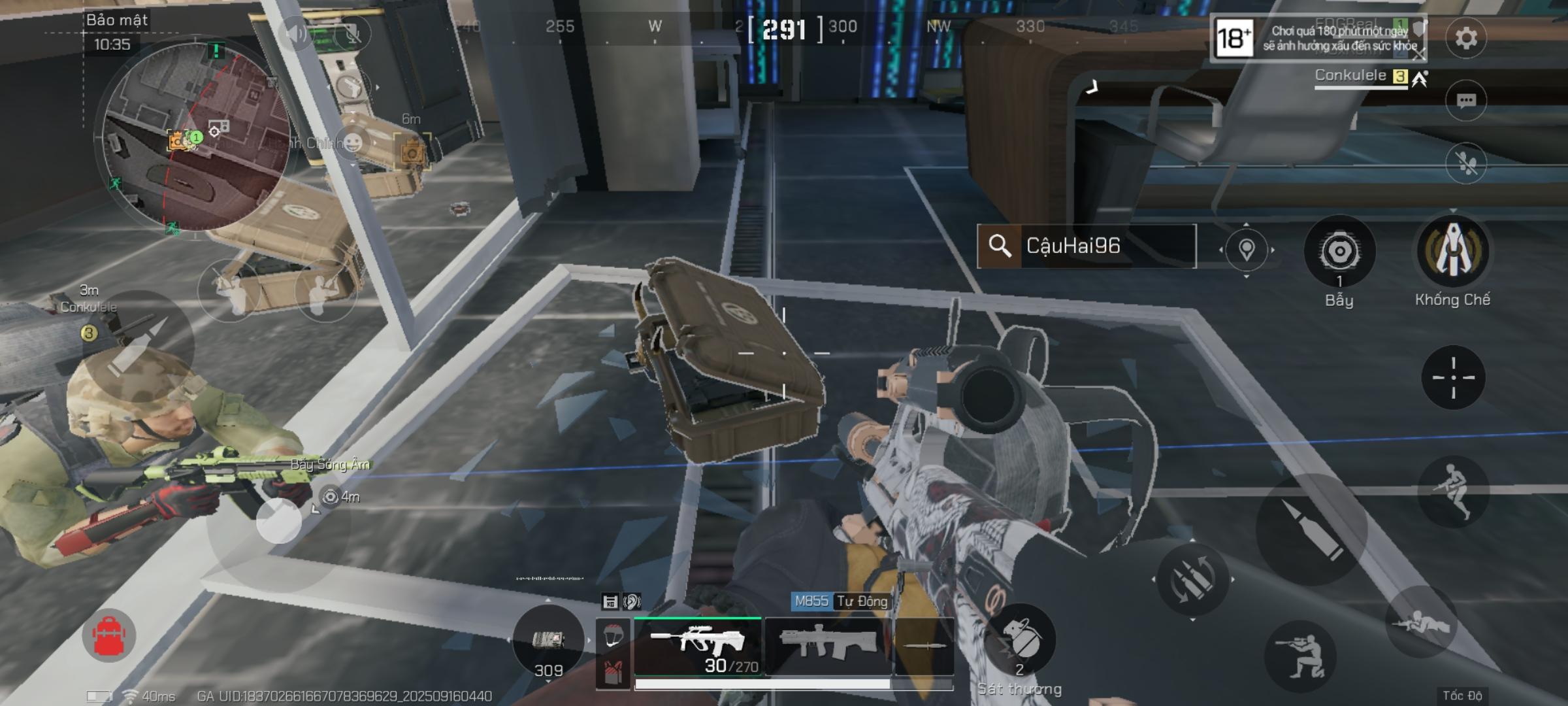Open the settings gear menu

[x=1466, y=38]
